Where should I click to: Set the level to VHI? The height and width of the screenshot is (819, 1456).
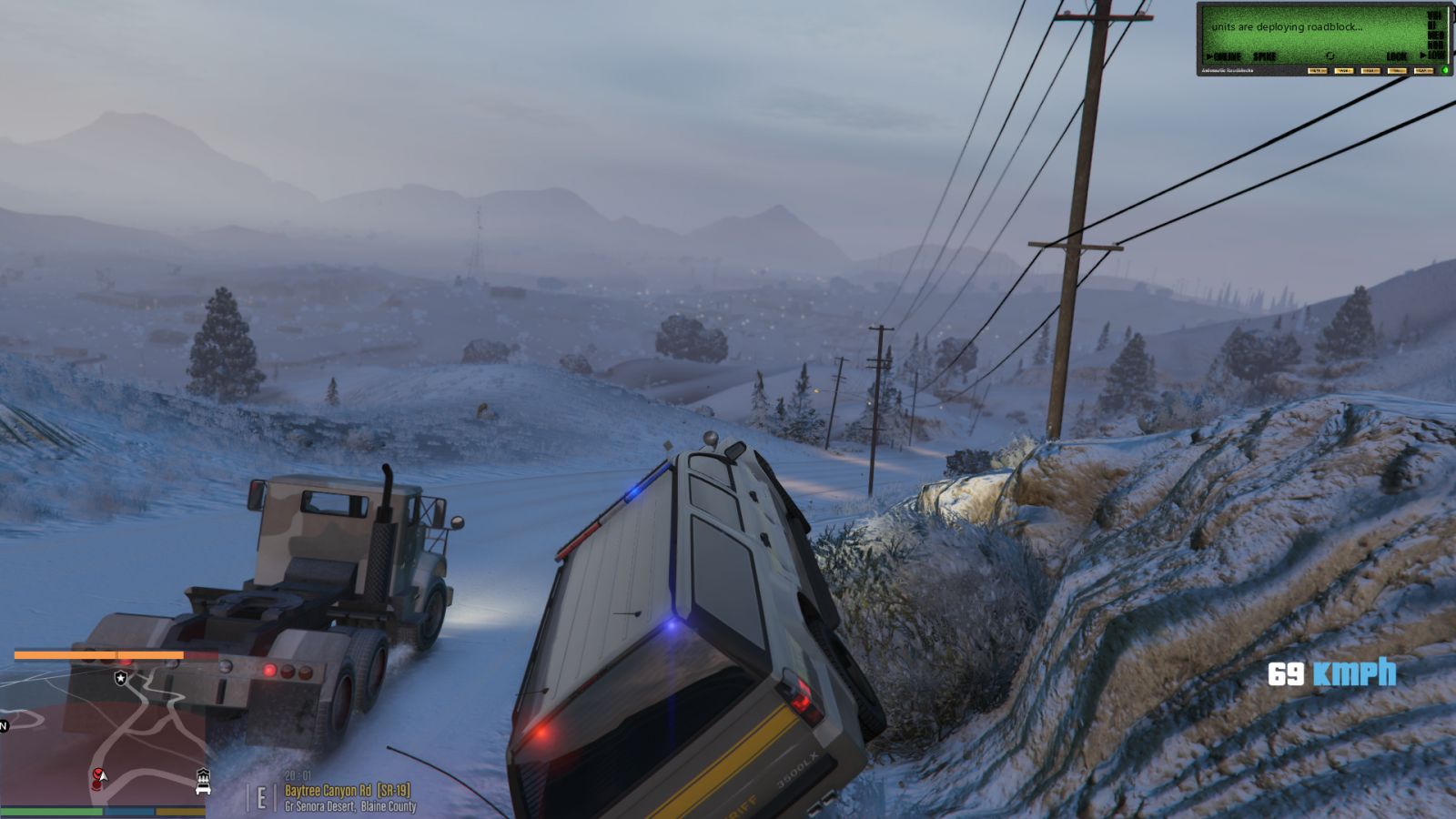(1435, 15)
